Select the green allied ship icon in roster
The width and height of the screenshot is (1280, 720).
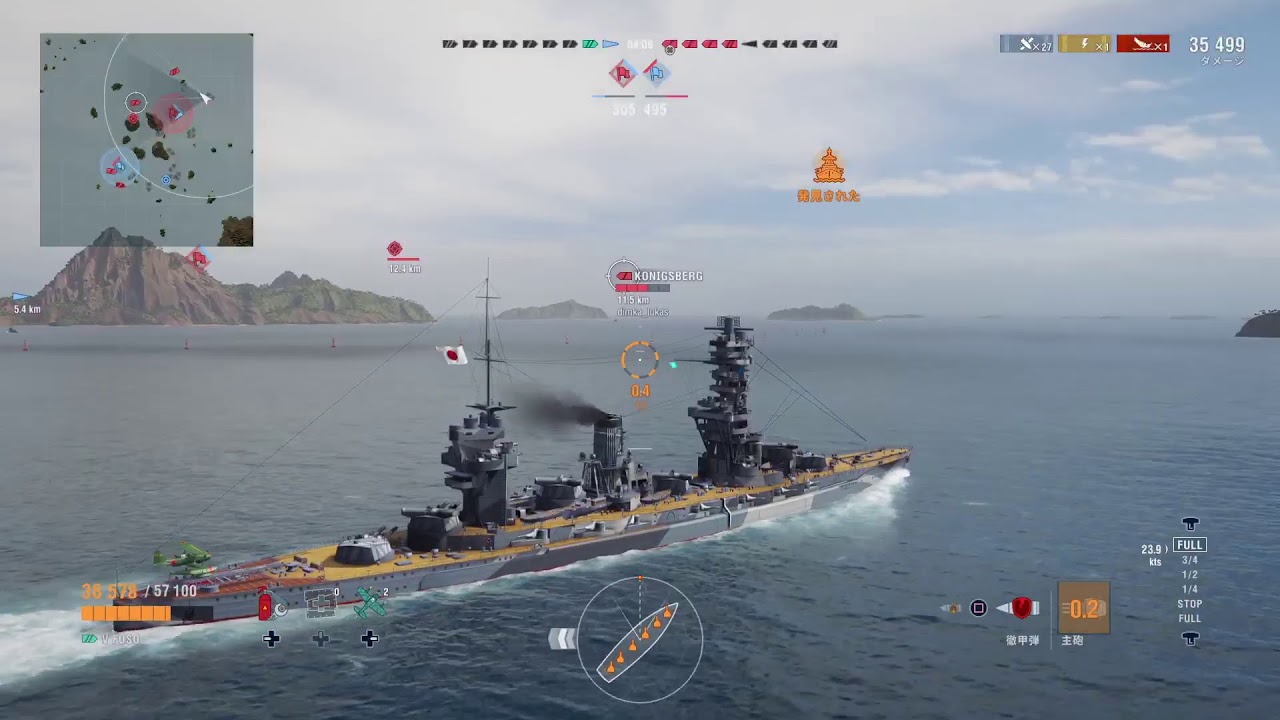point(590,44)
